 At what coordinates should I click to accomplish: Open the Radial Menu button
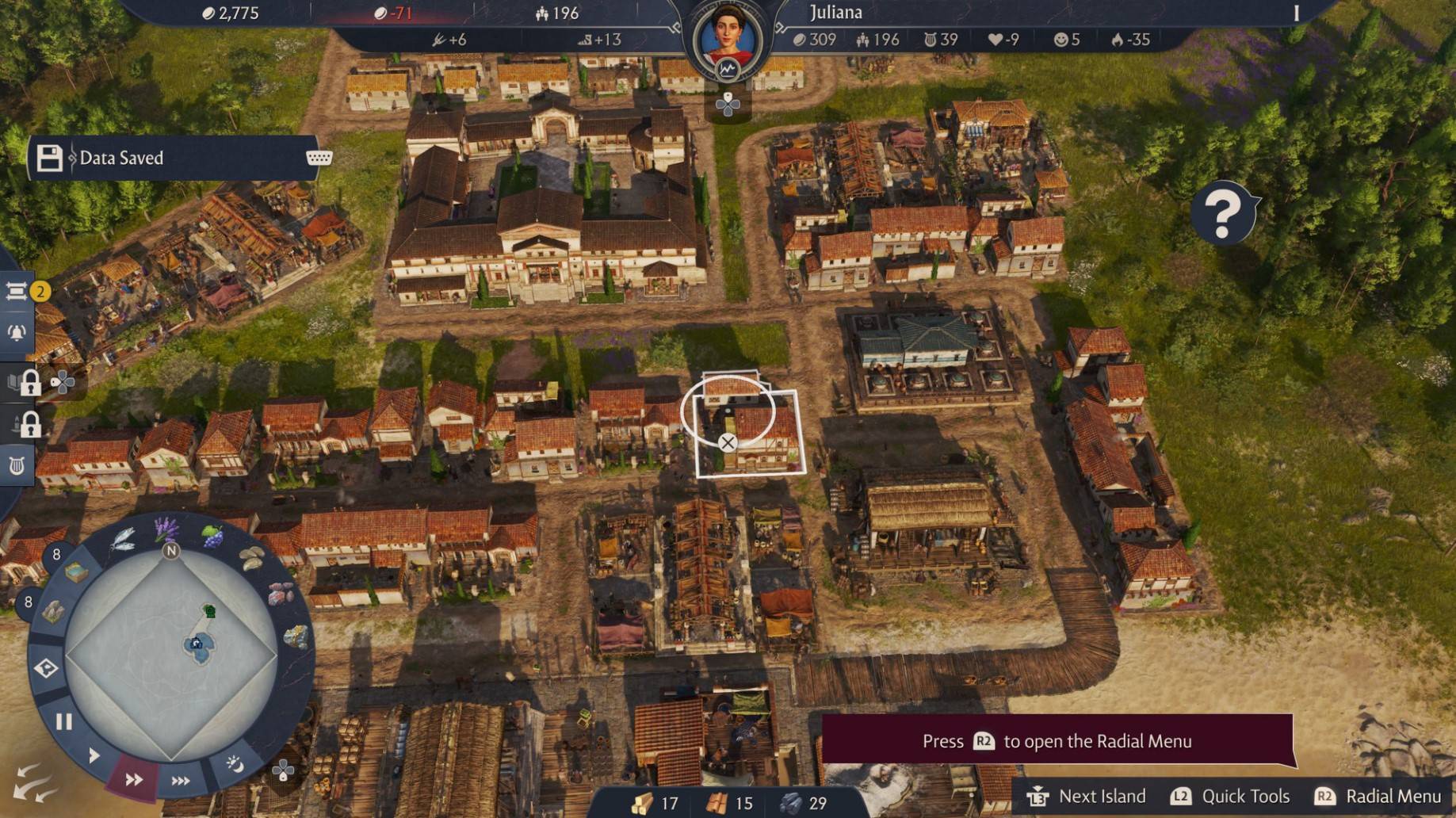pos(1378,796)
